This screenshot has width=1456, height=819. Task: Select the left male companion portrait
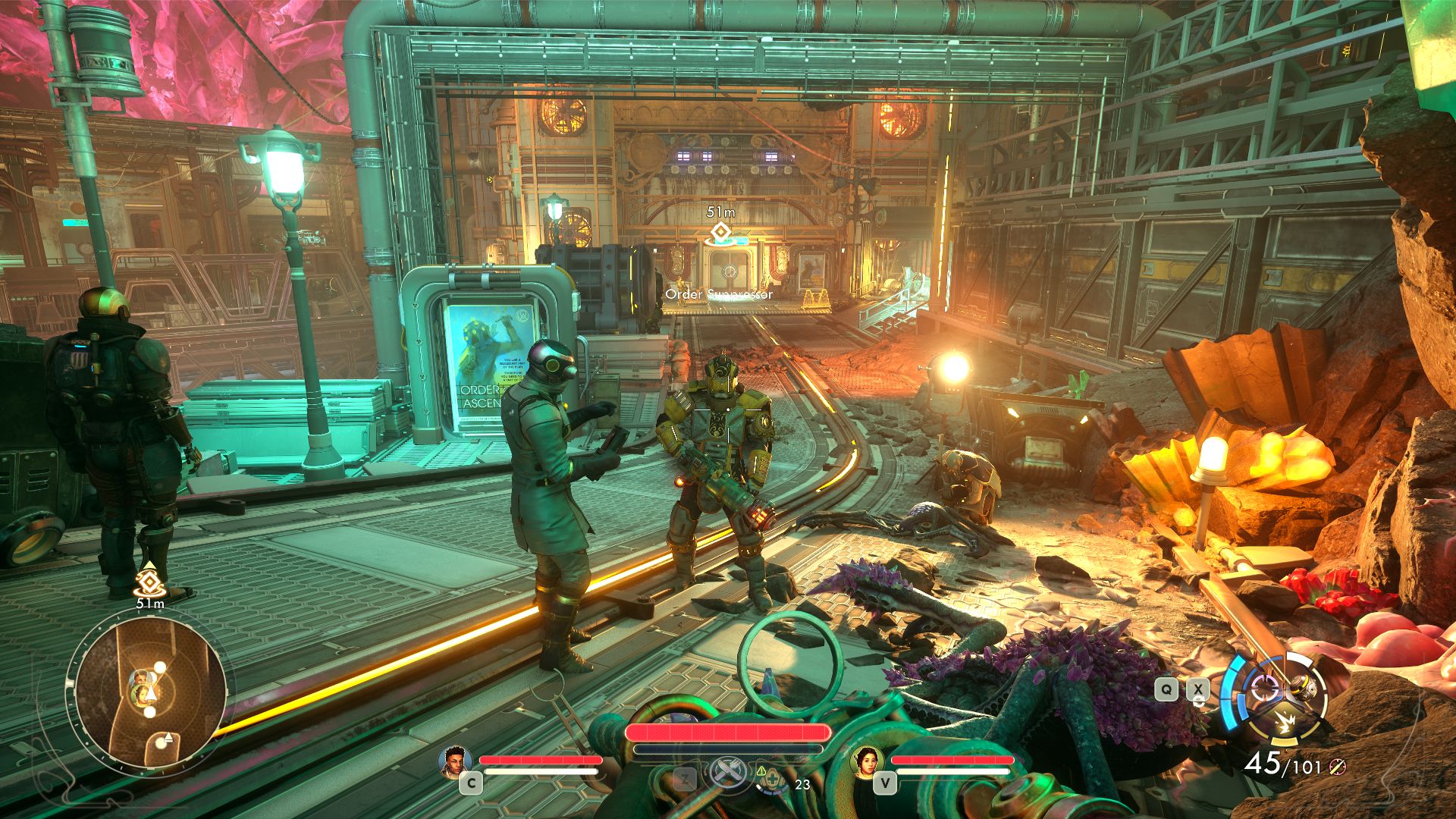tap(455, 761)
